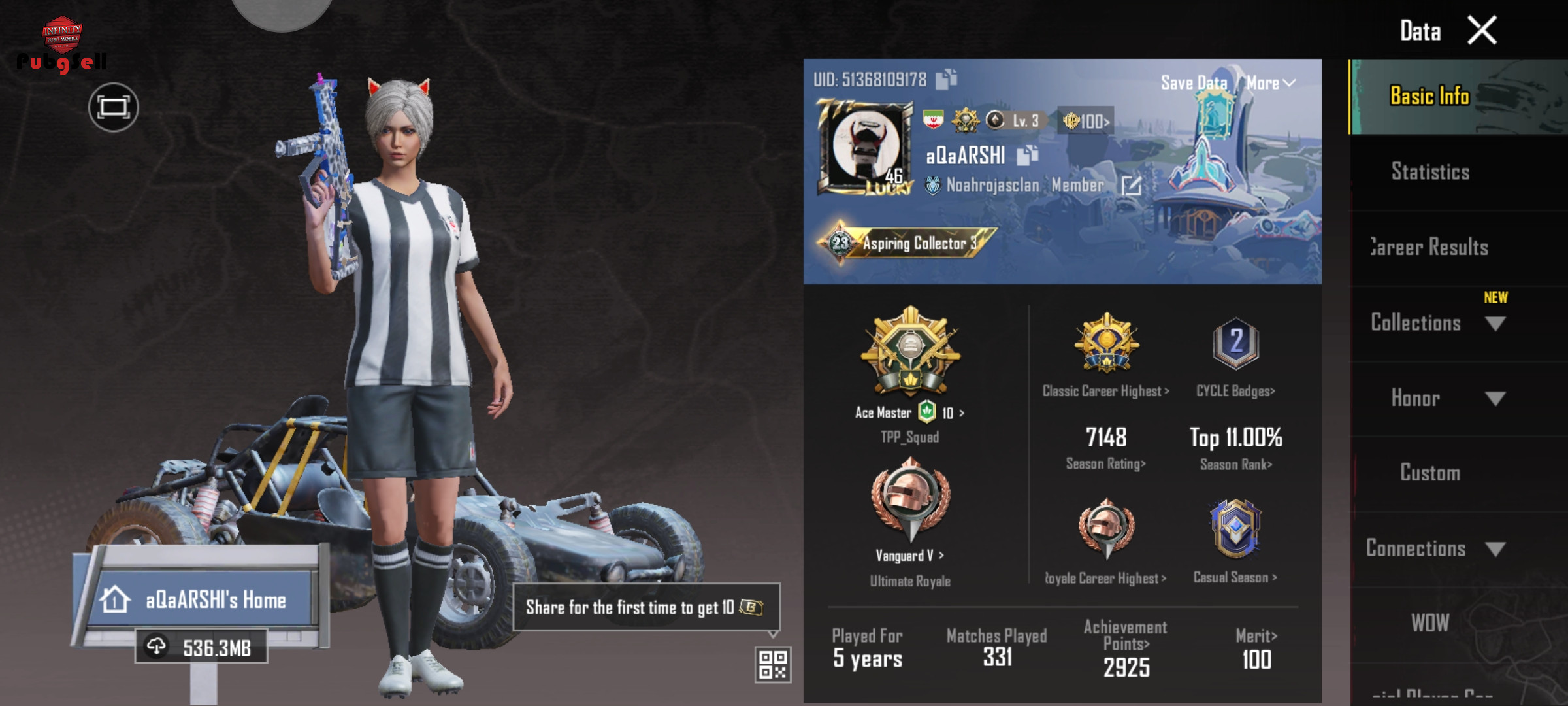1568x706 pixels.
Task: Close the Data profile screen
Action: [x=1482, y=31]
